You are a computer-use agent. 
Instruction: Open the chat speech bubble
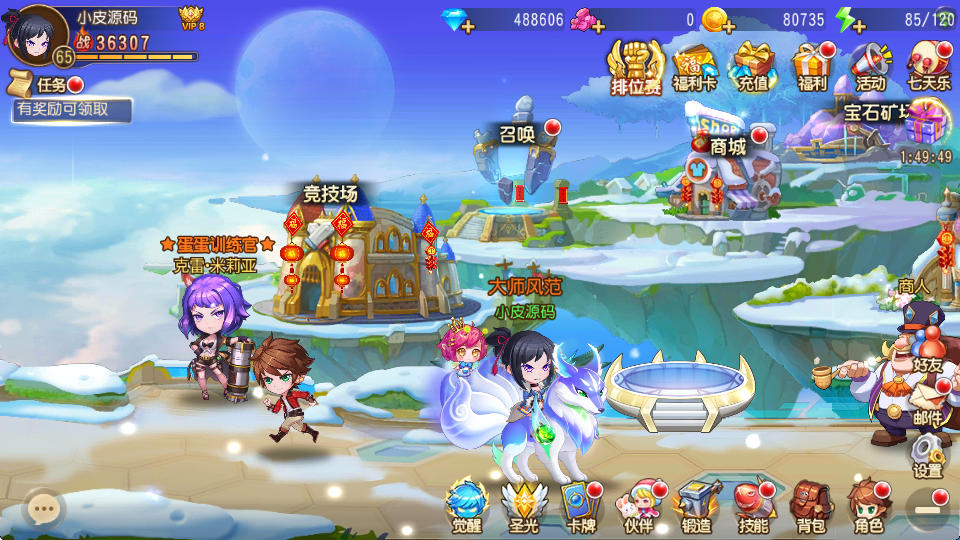point(43,509)
